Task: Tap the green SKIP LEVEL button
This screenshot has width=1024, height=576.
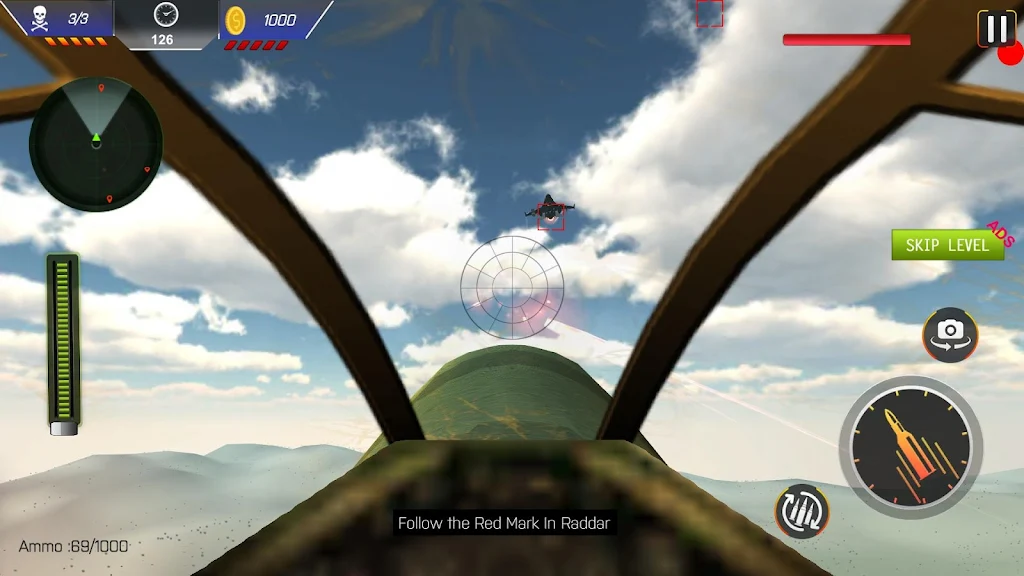Action: pos(947,245)
